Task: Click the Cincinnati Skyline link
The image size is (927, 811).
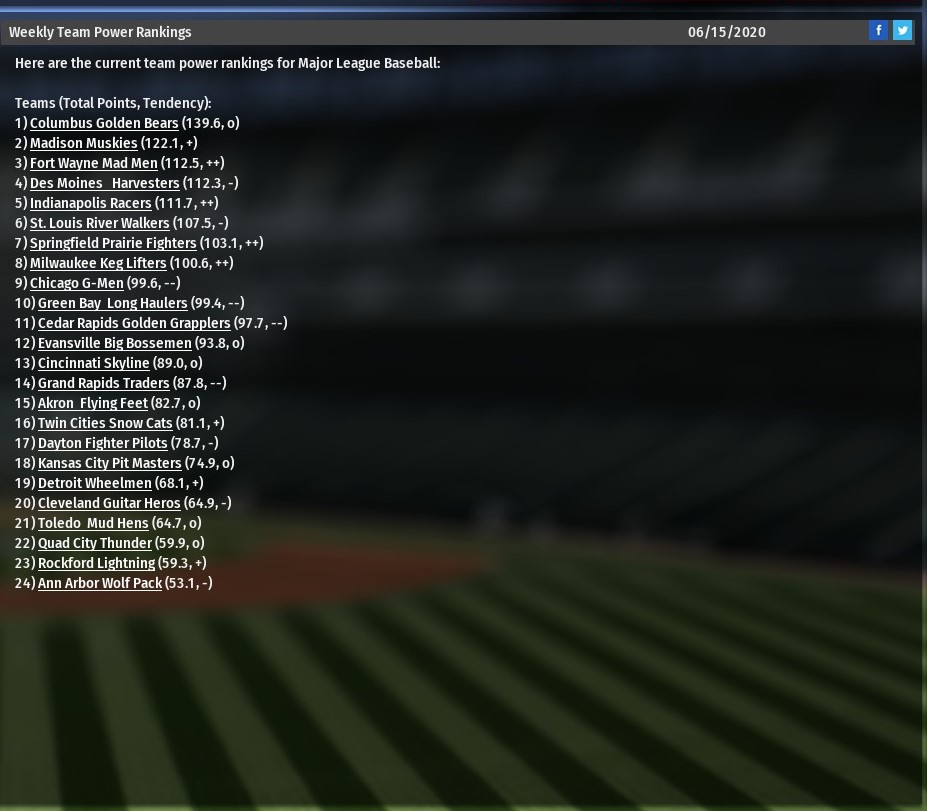Action: click(93, 363)
